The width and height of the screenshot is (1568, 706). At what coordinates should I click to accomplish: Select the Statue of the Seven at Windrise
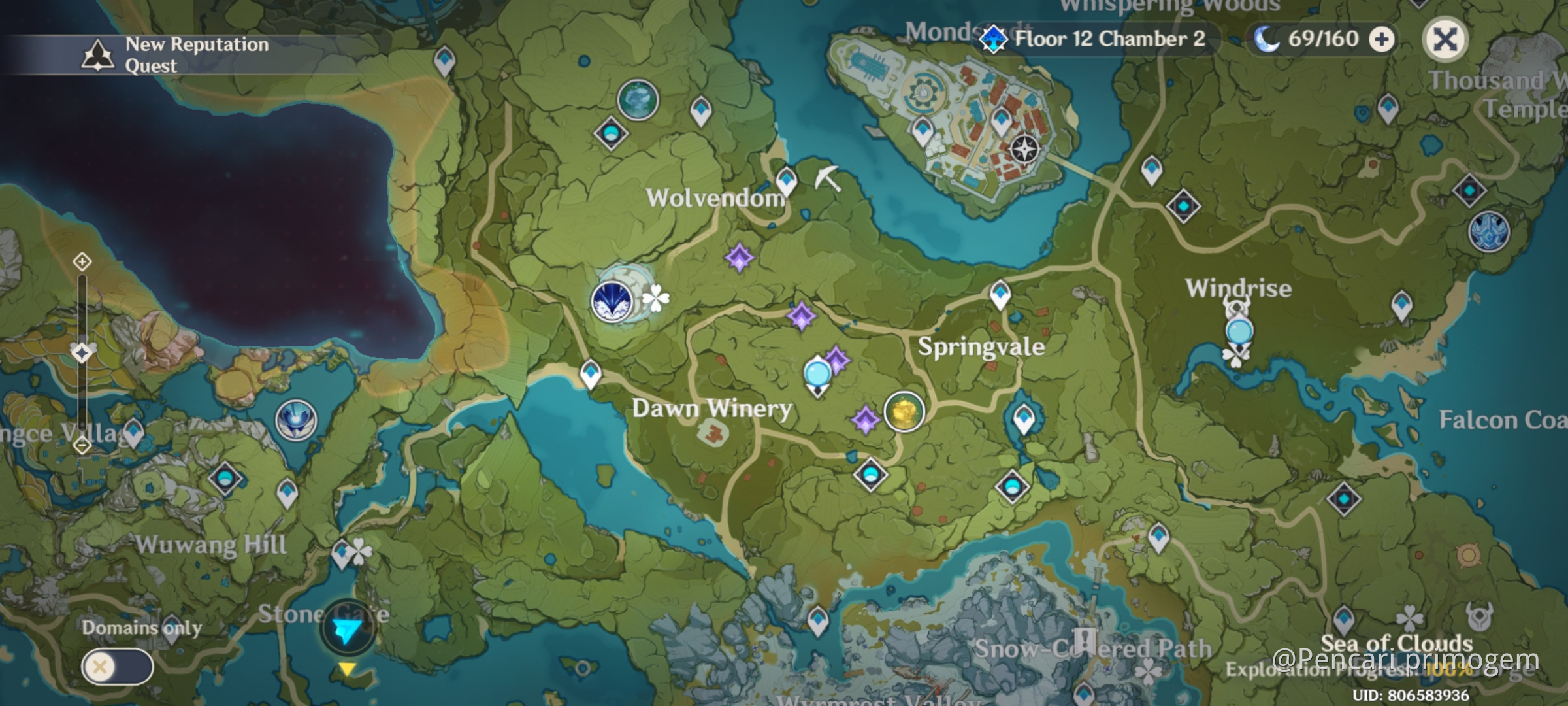tap(1239, 331)
